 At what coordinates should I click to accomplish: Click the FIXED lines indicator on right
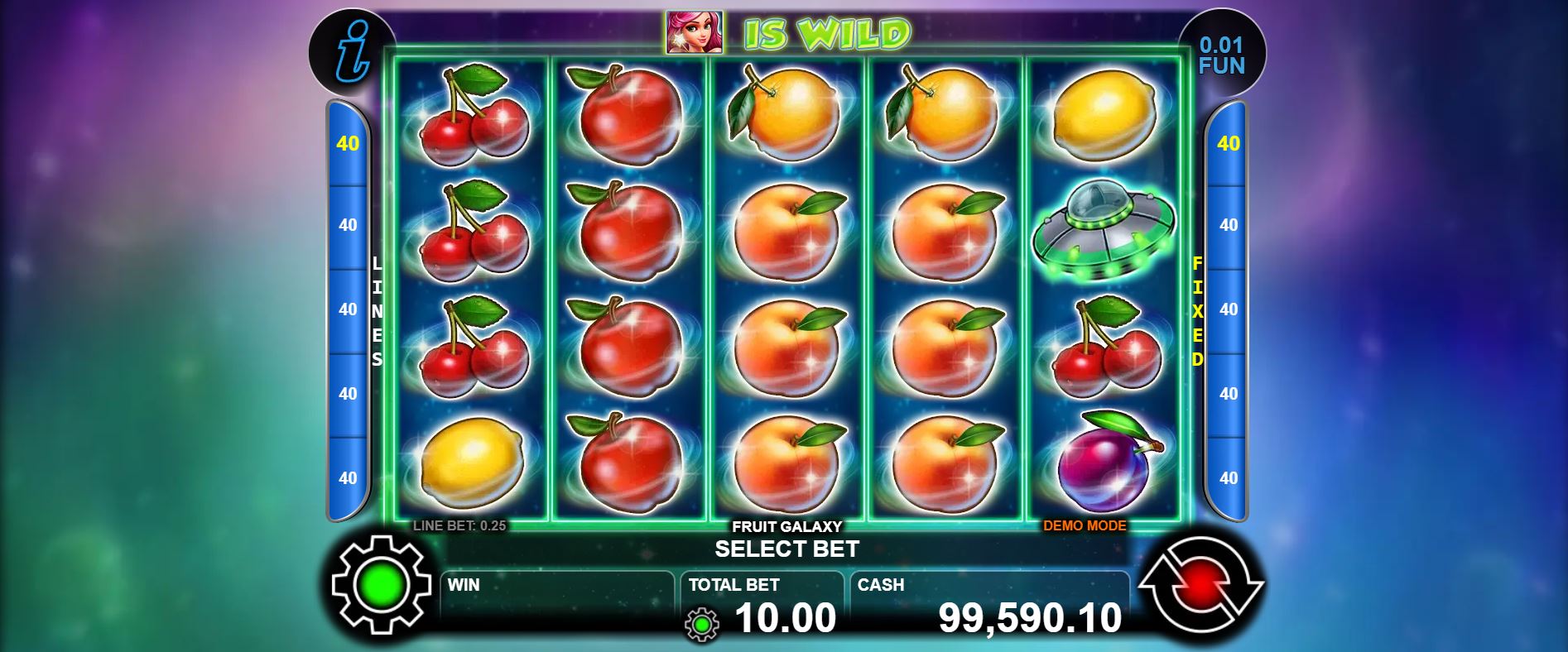1195,310
